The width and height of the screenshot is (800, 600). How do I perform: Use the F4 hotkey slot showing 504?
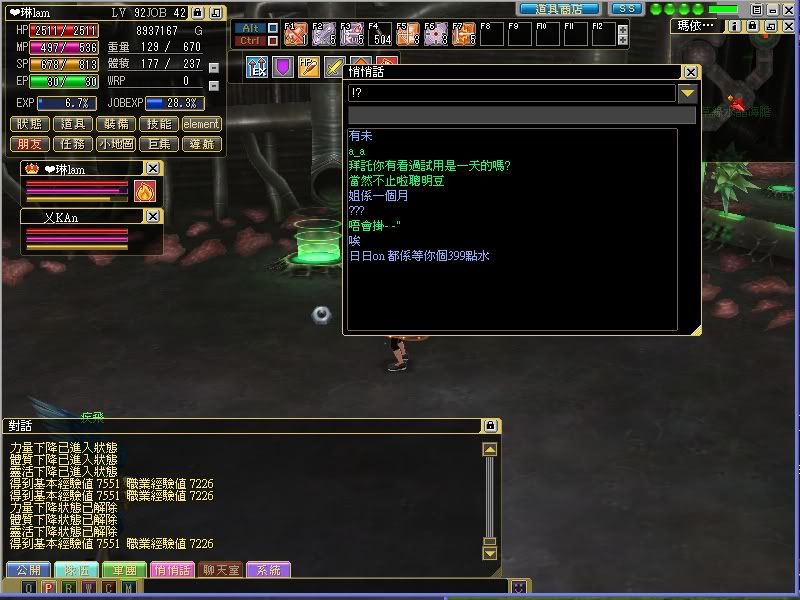[x=378, y=35]
